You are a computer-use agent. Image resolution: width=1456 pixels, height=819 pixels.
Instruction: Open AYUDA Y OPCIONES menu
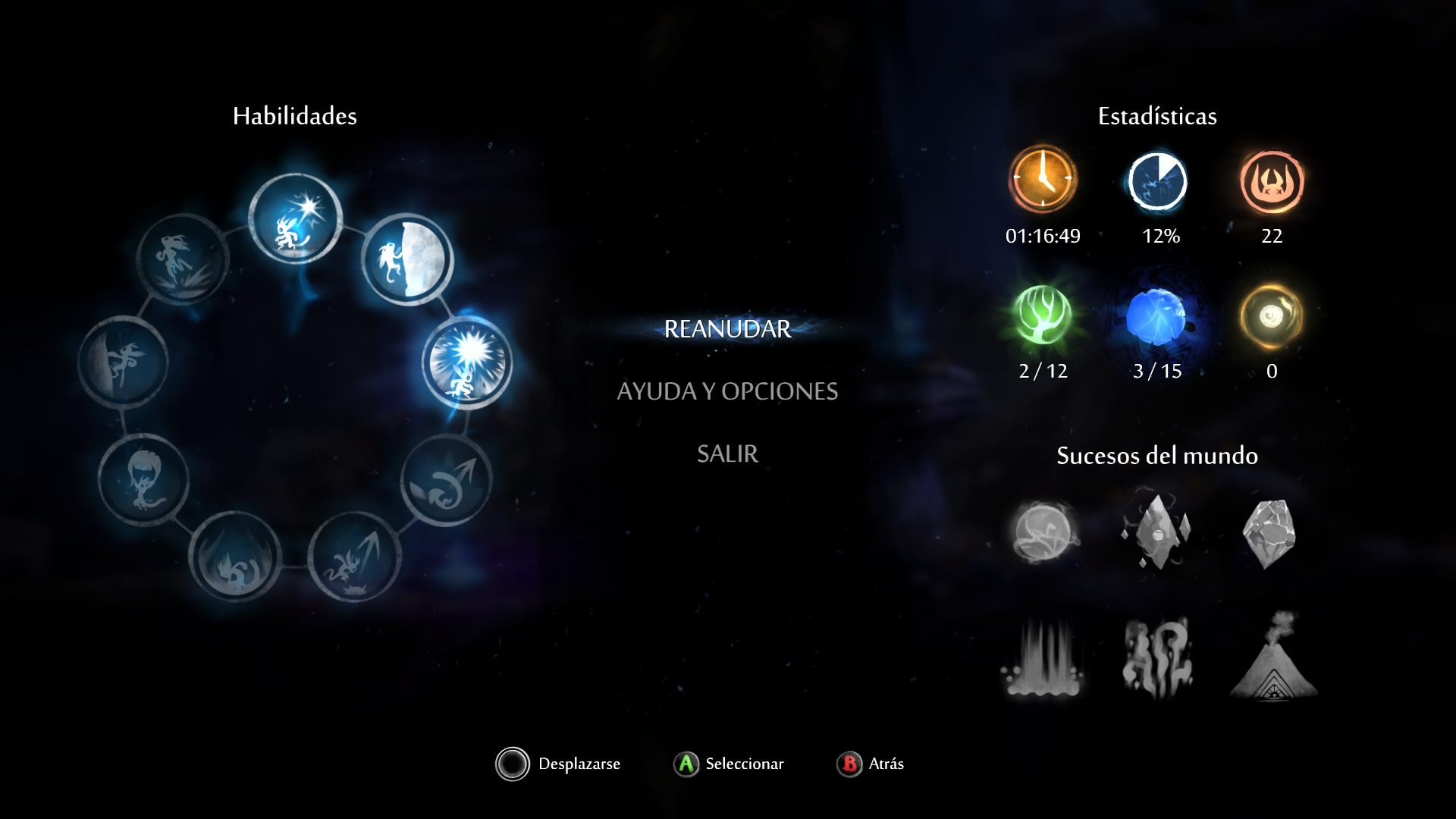[x=727, y=391]
